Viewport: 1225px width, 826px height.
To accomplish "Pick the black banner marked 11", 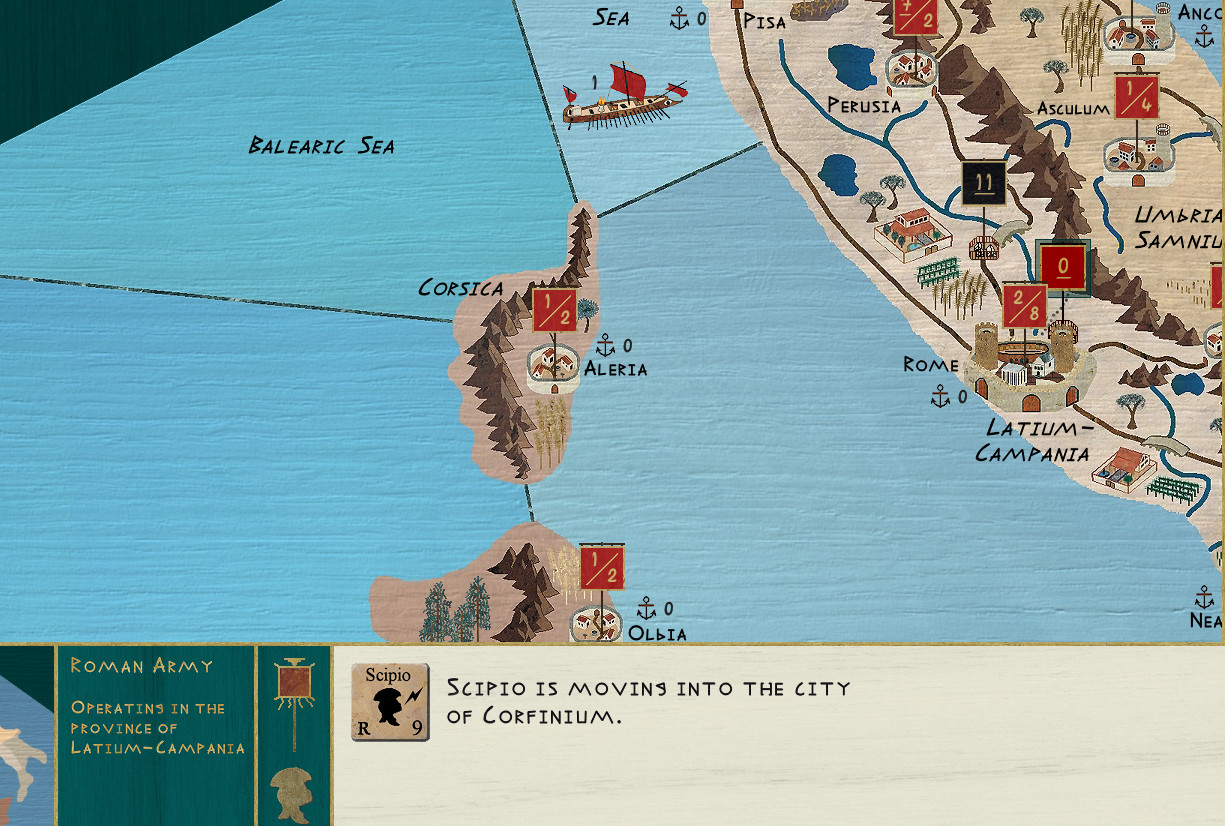I will tap(983, 184).
